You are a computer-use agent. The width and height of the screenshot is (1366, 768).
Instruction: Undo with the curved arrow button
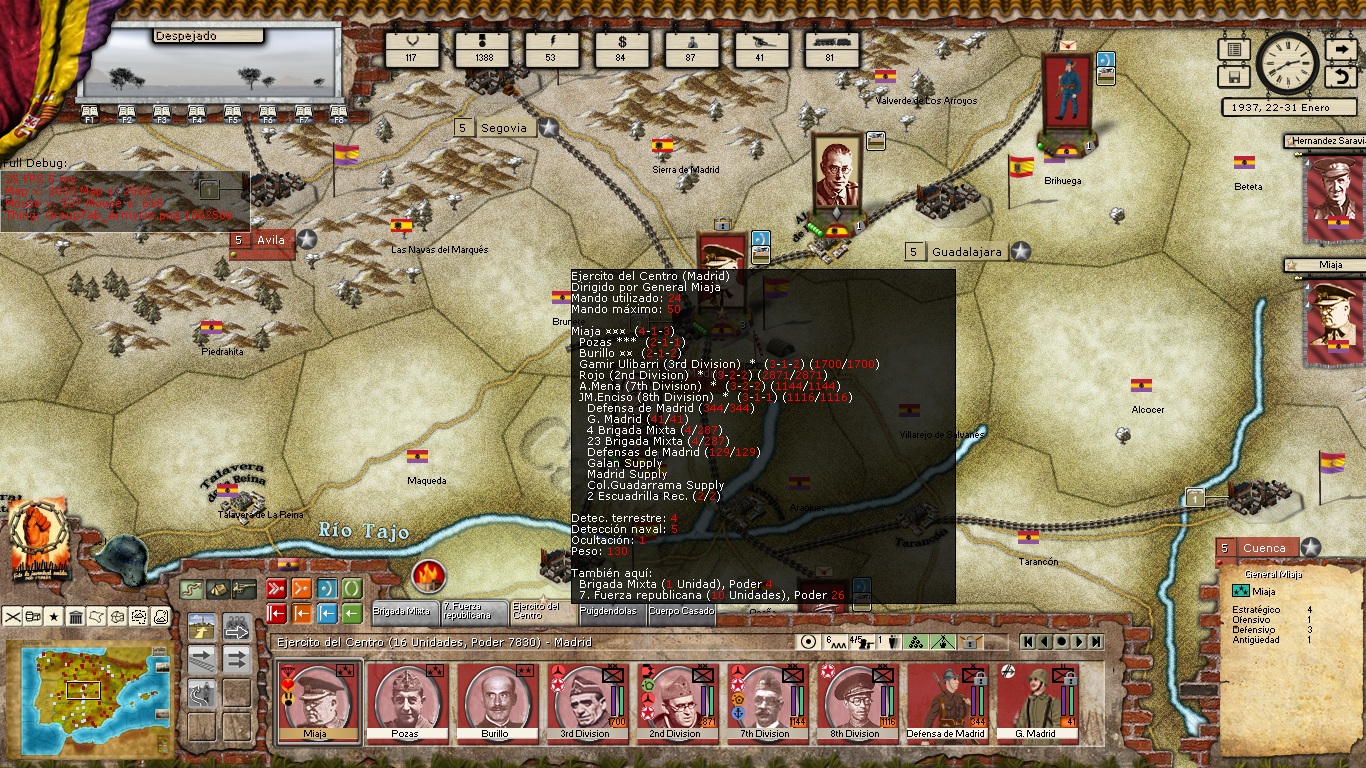[1340, 77]
